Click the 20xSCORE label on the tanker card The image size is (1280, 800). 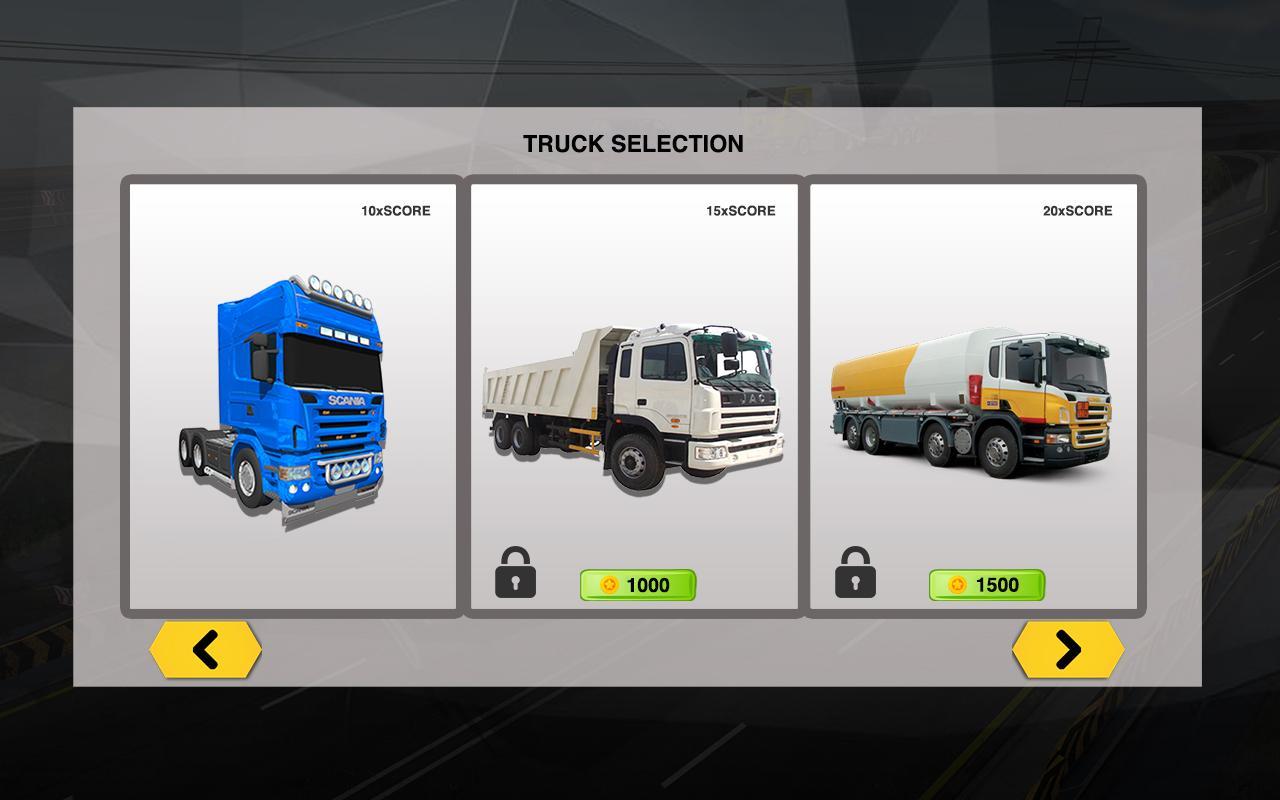1077,211
